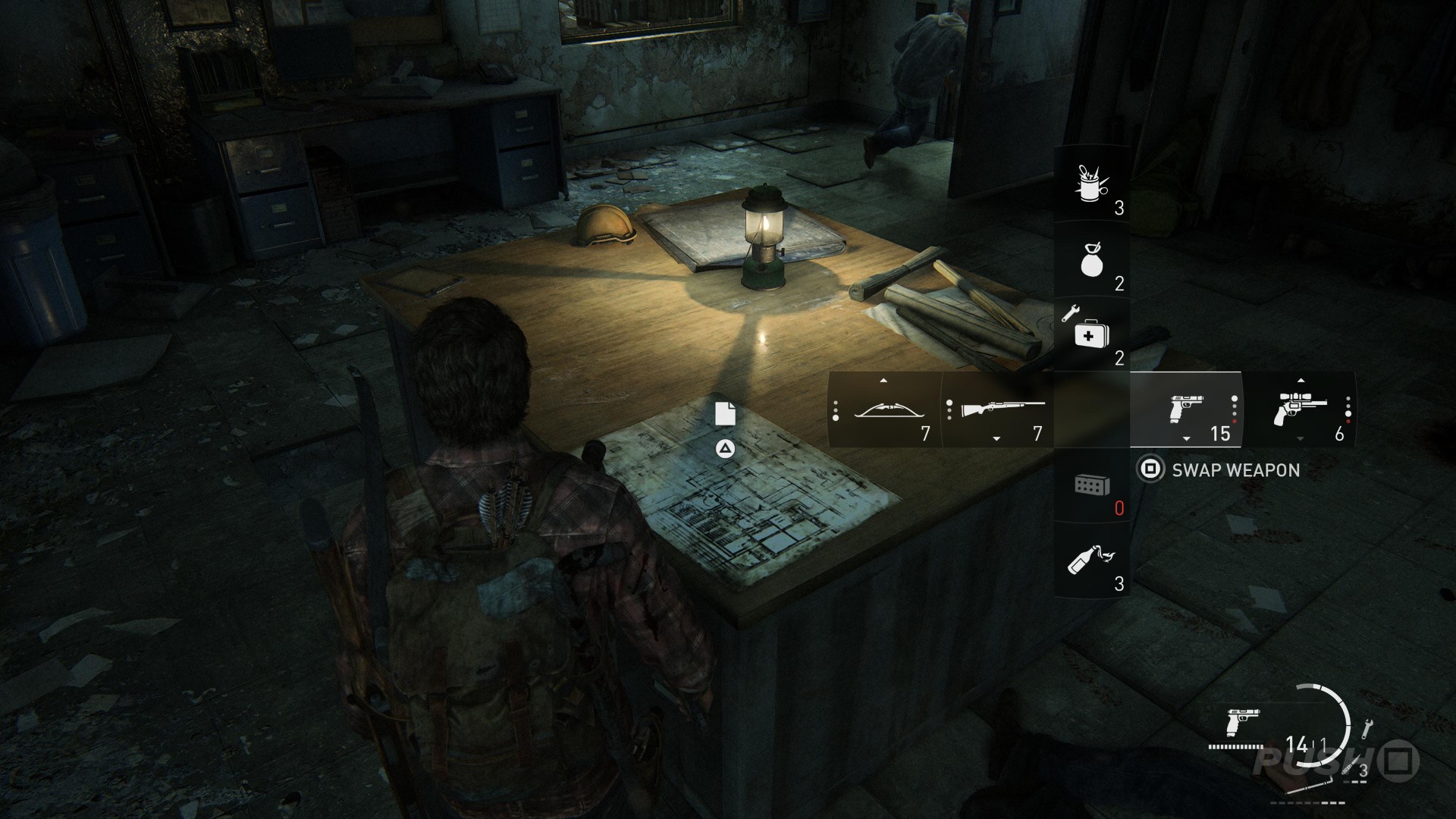The image size is (1456, 819).
Task: Select the Molotov cocktail slot
Action: (x=1092, y=561)
